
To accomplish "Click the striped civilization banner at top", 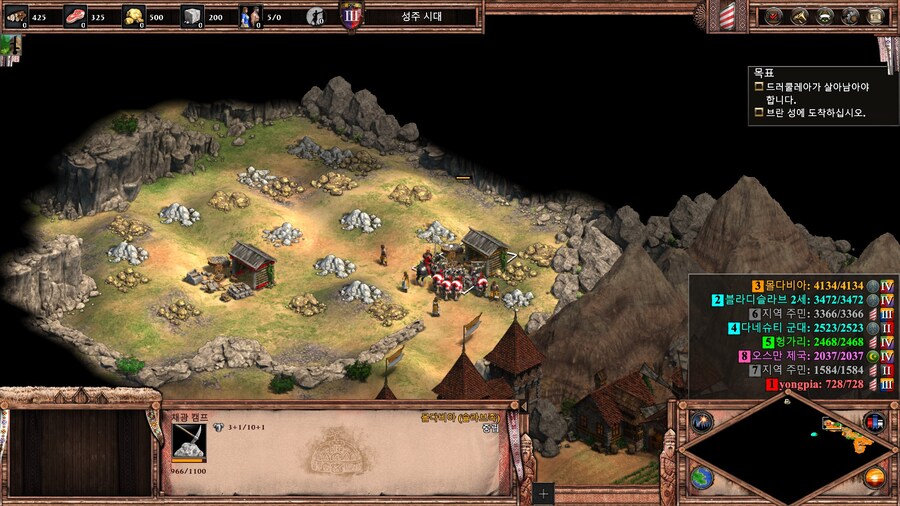I will (x=727, y=16).
